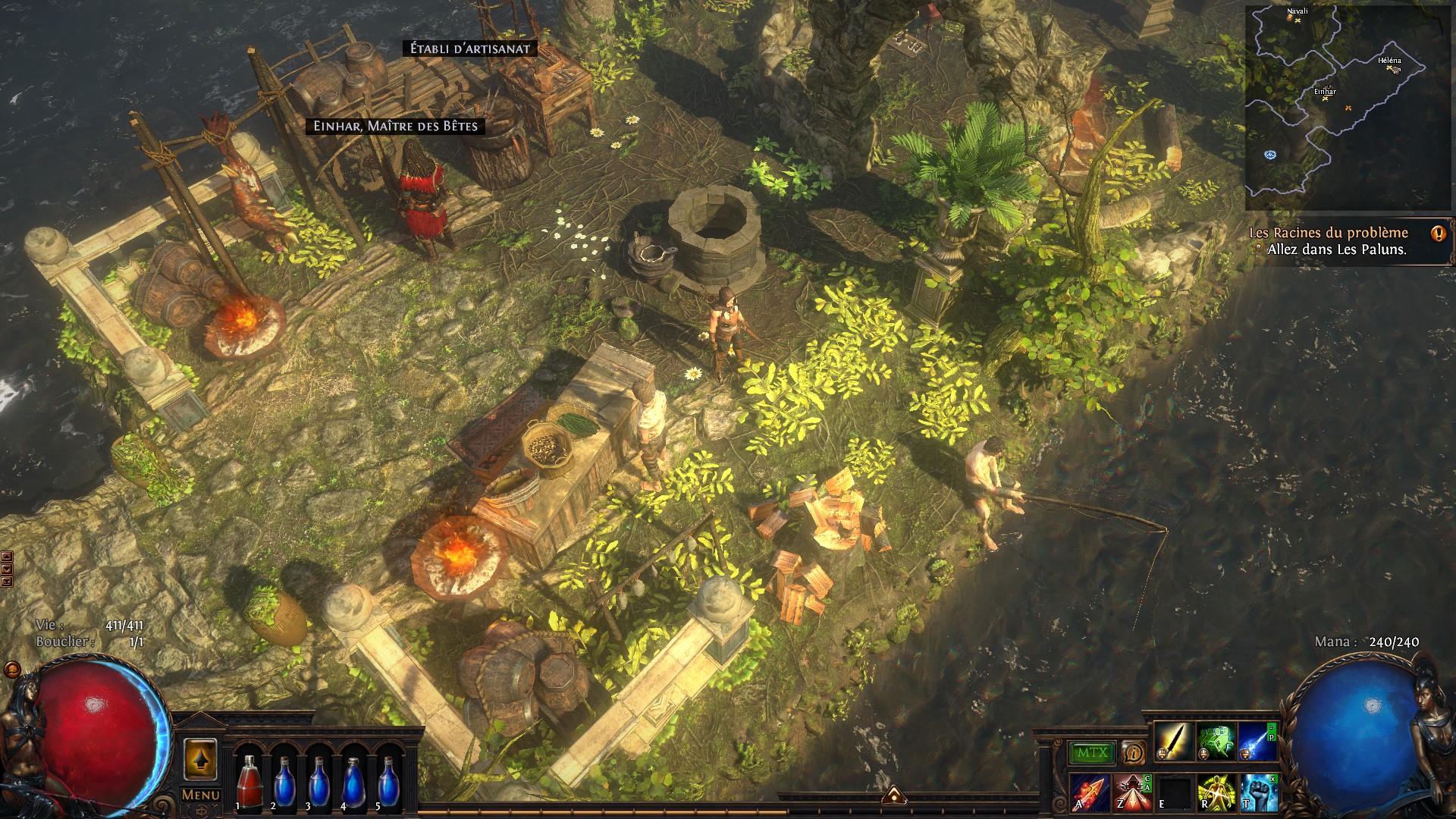Click the Einhar, Maître des Bêtes name label
The height and width of the screenshot is (819, 1456).
pos(395,126)
